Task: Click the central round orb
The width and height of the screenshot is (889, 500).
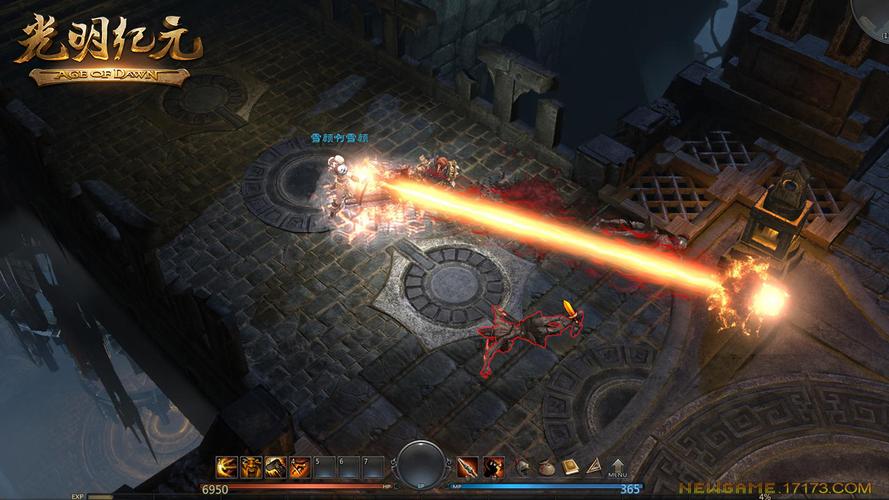Action: click(x=420, y=464)
